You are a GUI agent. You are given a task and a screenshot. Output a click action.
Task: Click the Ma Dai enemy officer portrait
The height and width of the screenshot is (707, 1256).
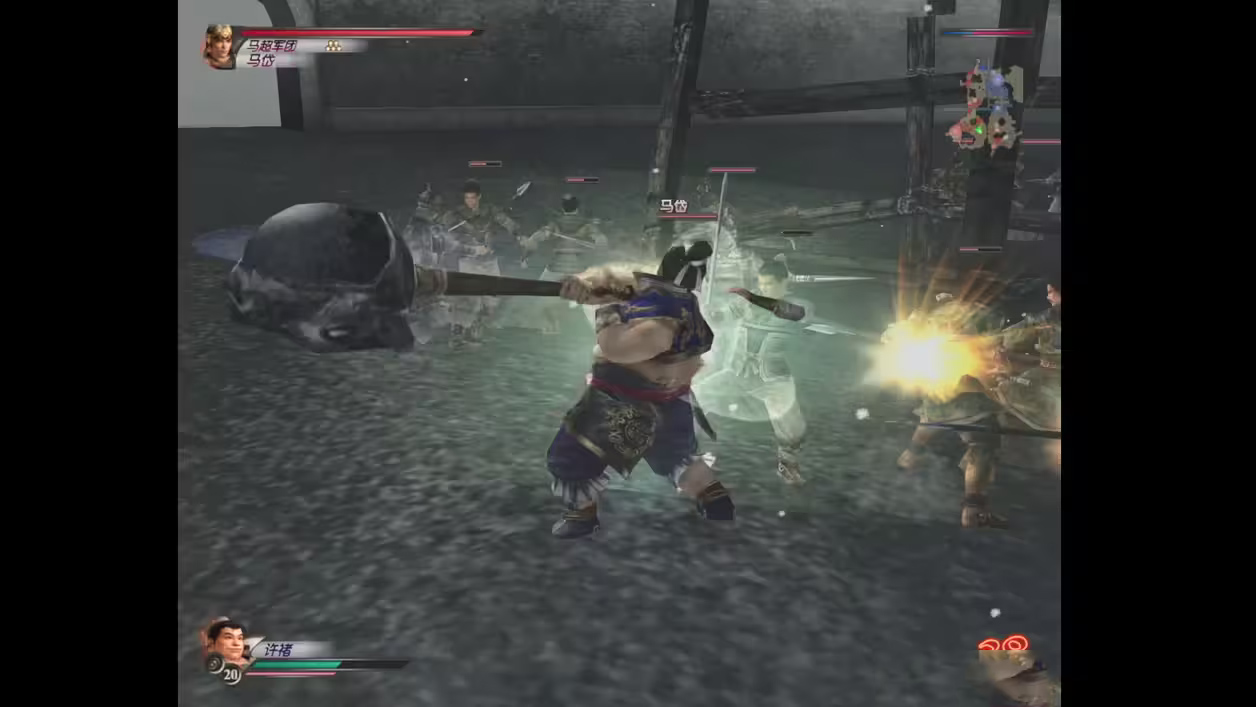[220, 47]
